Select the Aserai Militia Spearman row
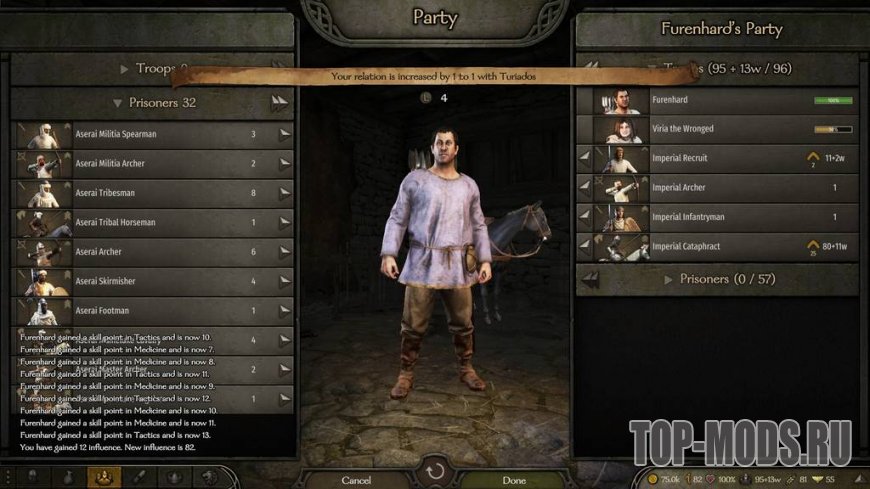The width and height of the screenshot is (870, 489). pyautogui.click(x=150, y=134)
